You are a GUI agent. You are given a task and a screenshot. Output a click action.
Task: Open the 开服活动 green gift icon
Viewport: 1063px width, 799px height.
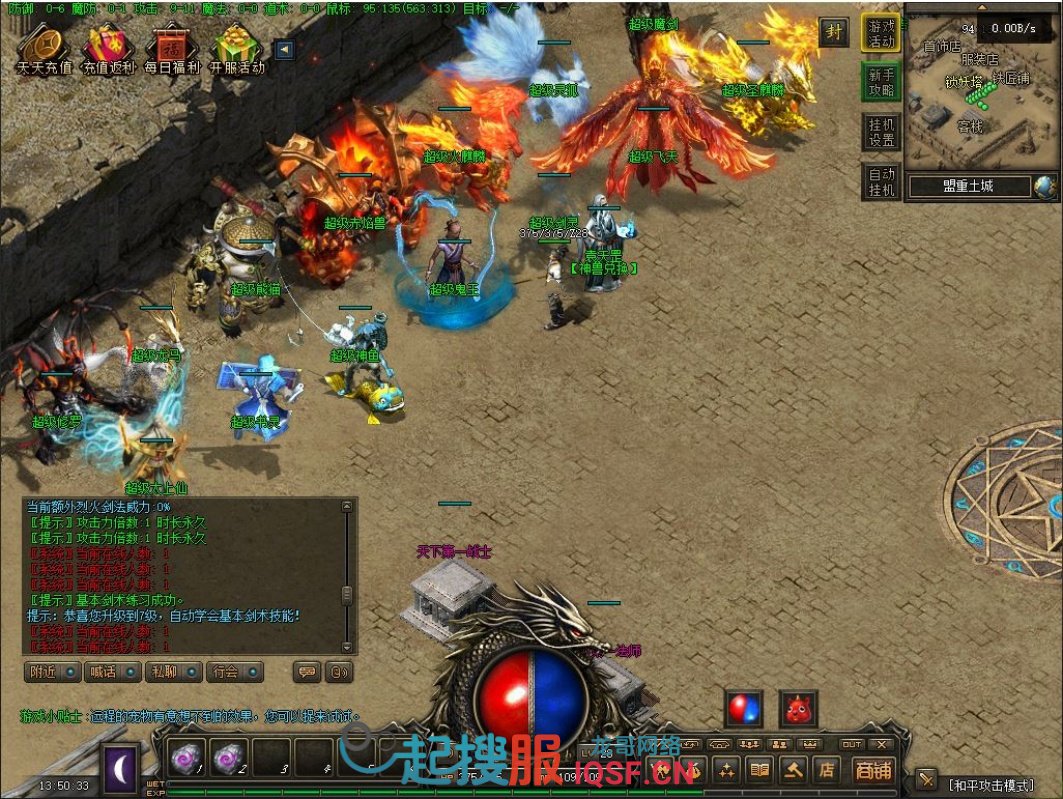tap(237, 47)
